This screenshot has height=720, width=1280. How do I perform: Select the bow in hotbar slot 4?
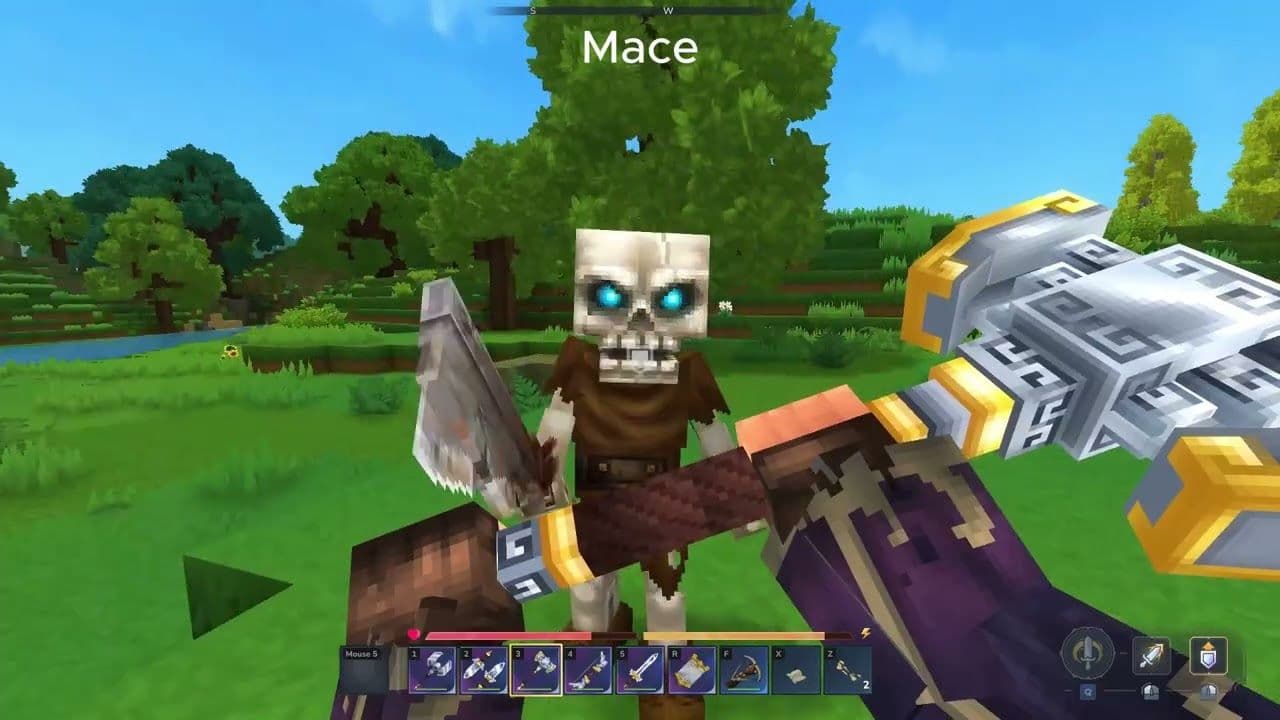(x=588, y=671)
